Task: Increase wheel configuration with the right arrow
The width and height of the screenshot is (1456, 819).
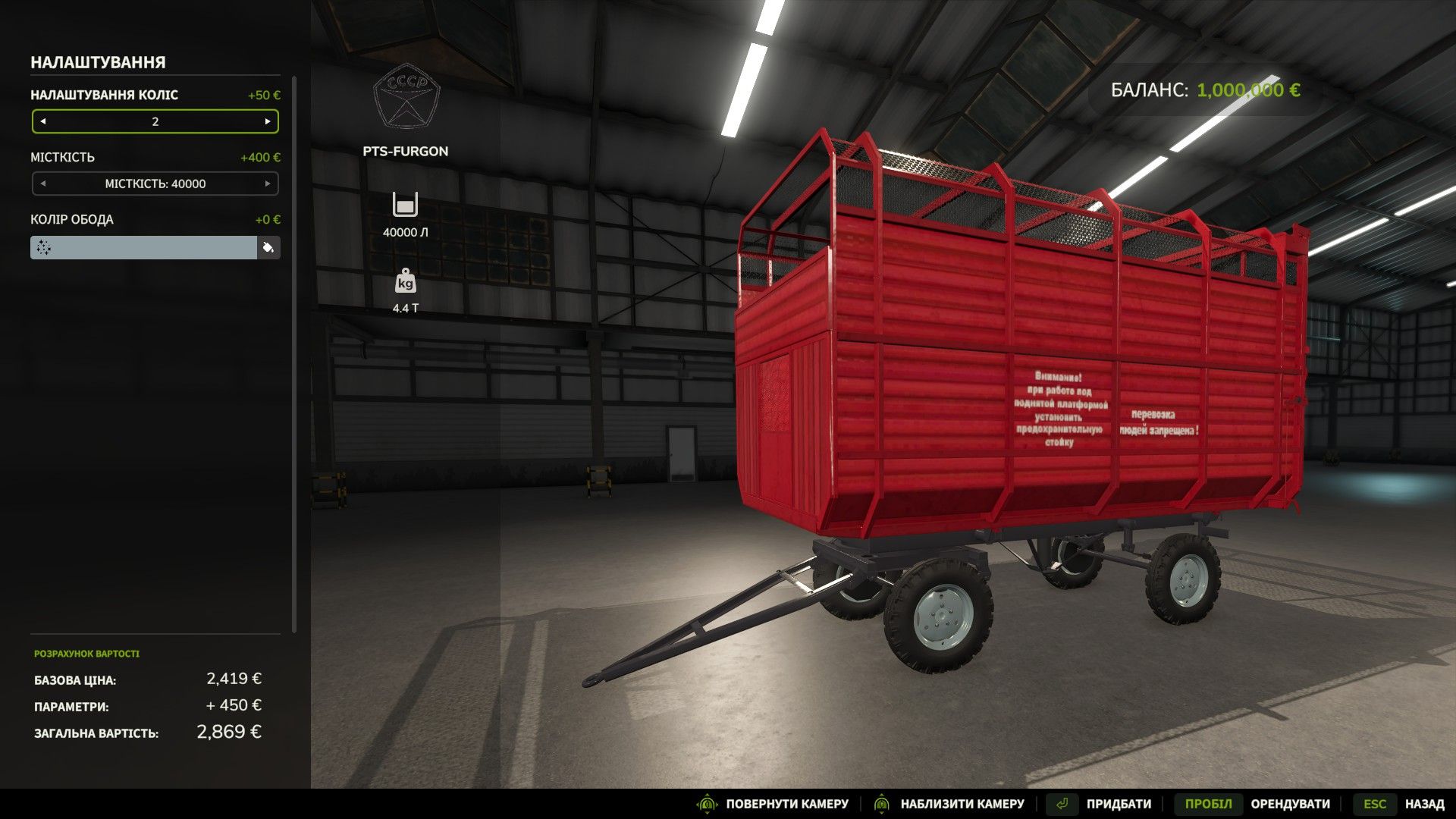Action: coord(267,121)
